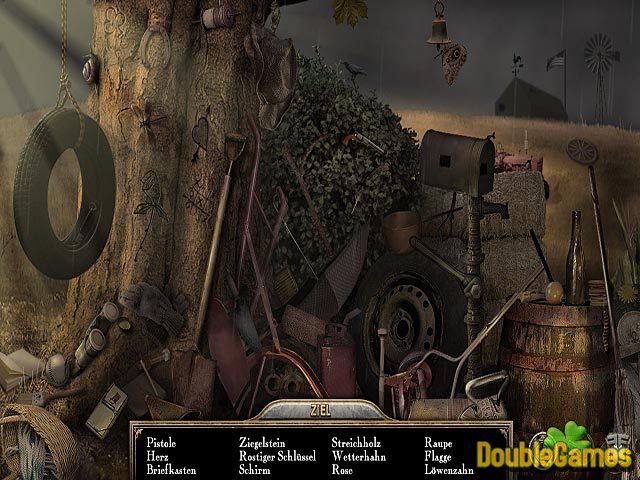The height and width of the screenshot is (480, 640).
Task: Click the ZIEL header plaque
Action: 319,409
